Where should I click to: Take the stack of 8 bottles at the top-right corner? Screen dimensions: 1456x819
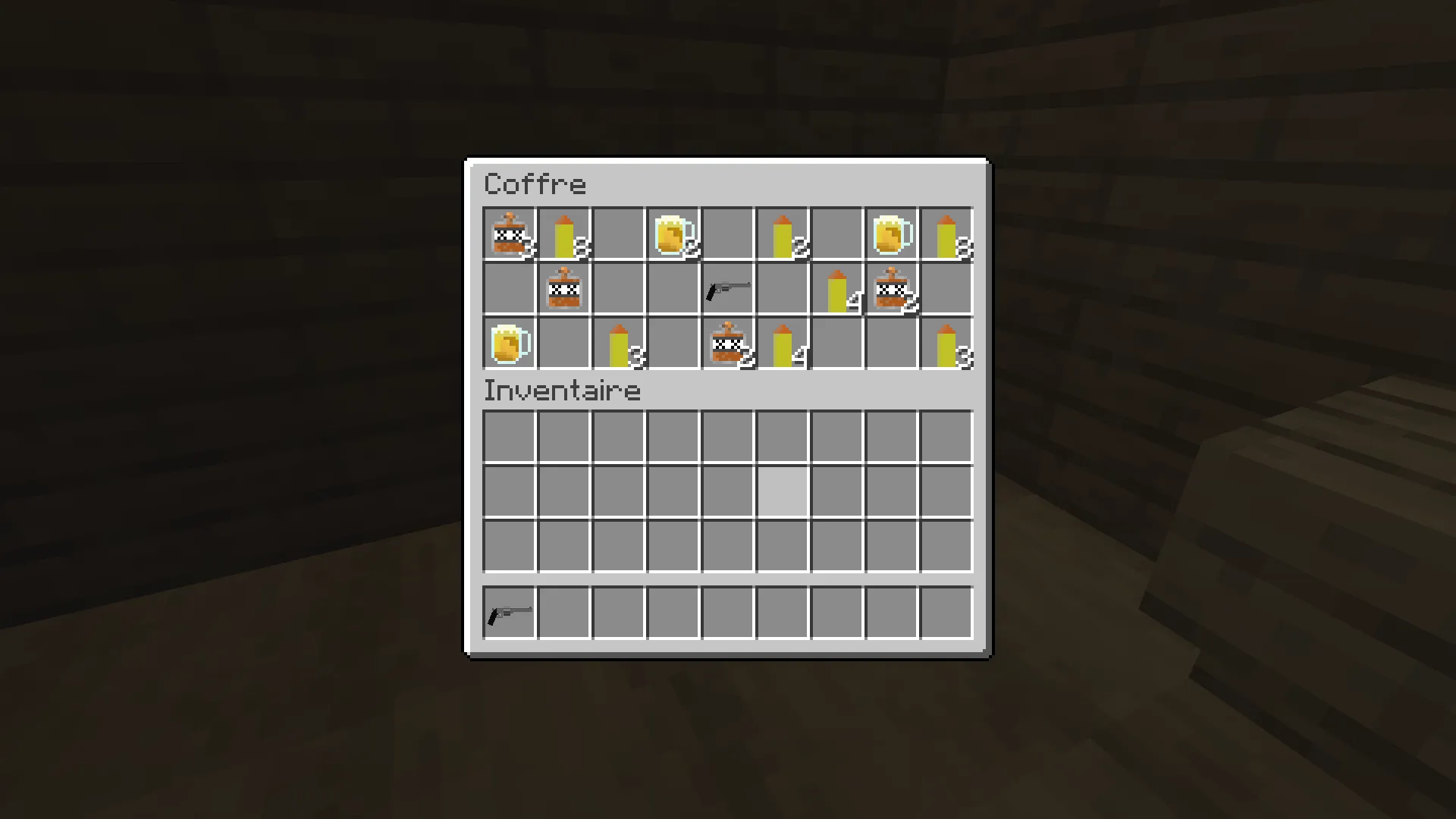click(x=945, y=235)
